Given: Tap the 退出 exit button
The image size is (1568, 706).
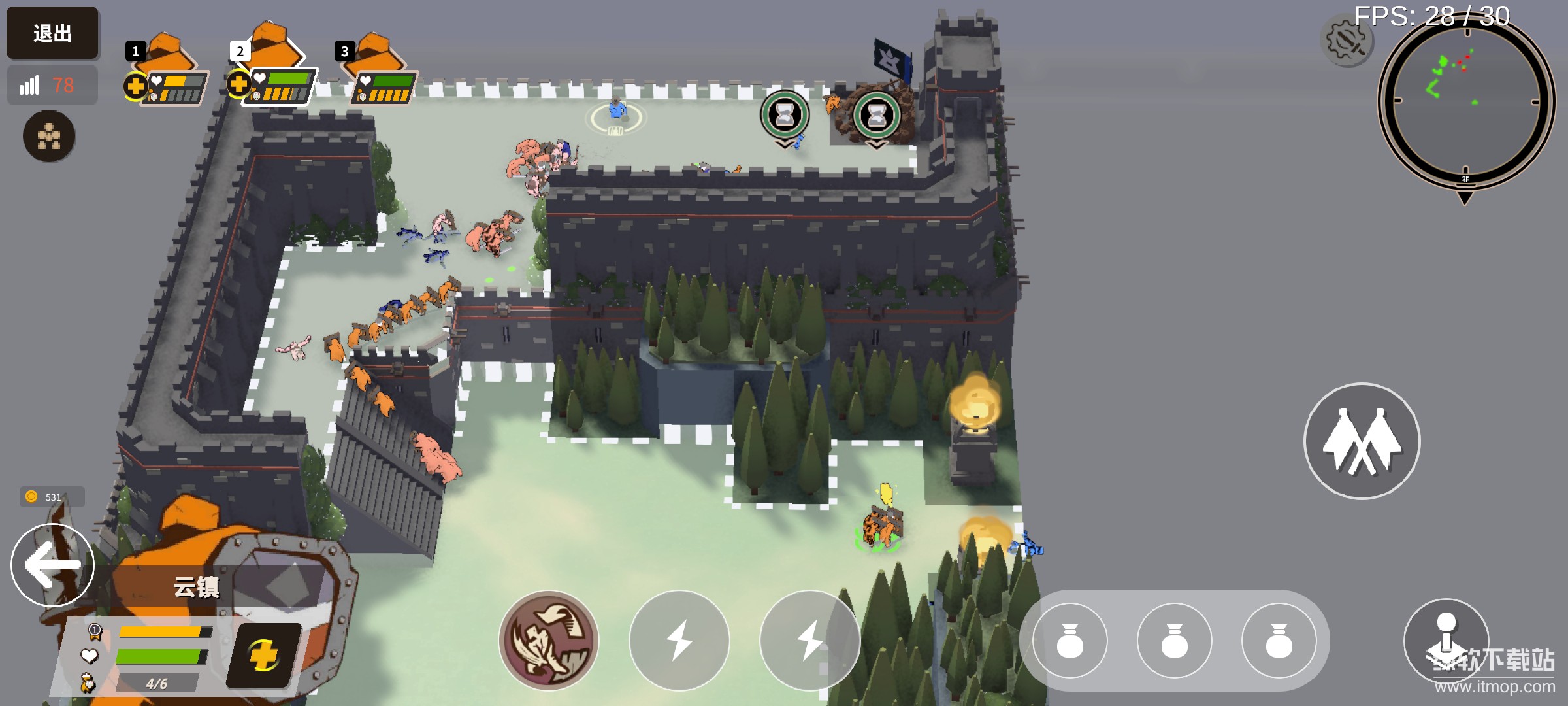Looking at the screenshot, I should click(x=52, y=33).
